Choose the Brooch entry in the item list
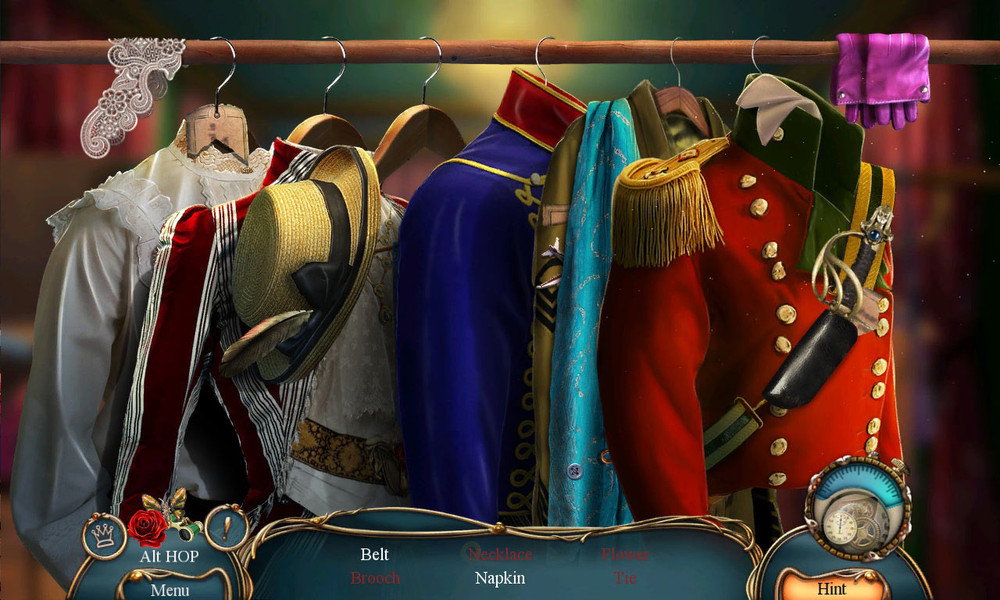The height and width of the screenshot is (600, 1000). [x=375, y=578]
